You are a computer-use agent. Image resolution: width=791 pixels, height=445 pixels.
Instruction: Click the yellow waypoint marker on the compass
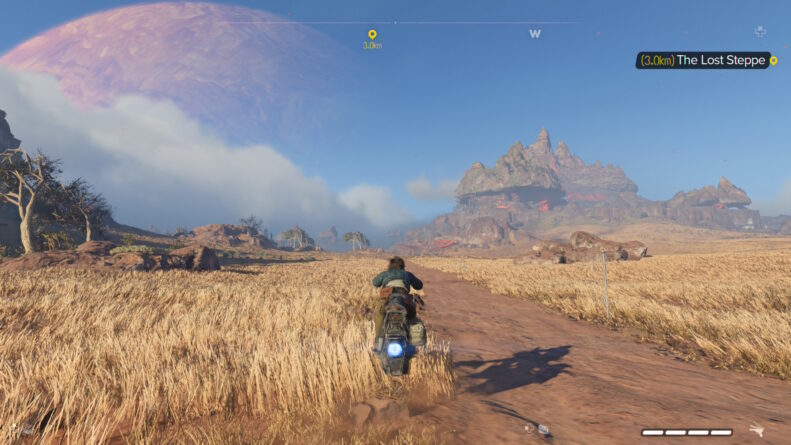(372, 35)
